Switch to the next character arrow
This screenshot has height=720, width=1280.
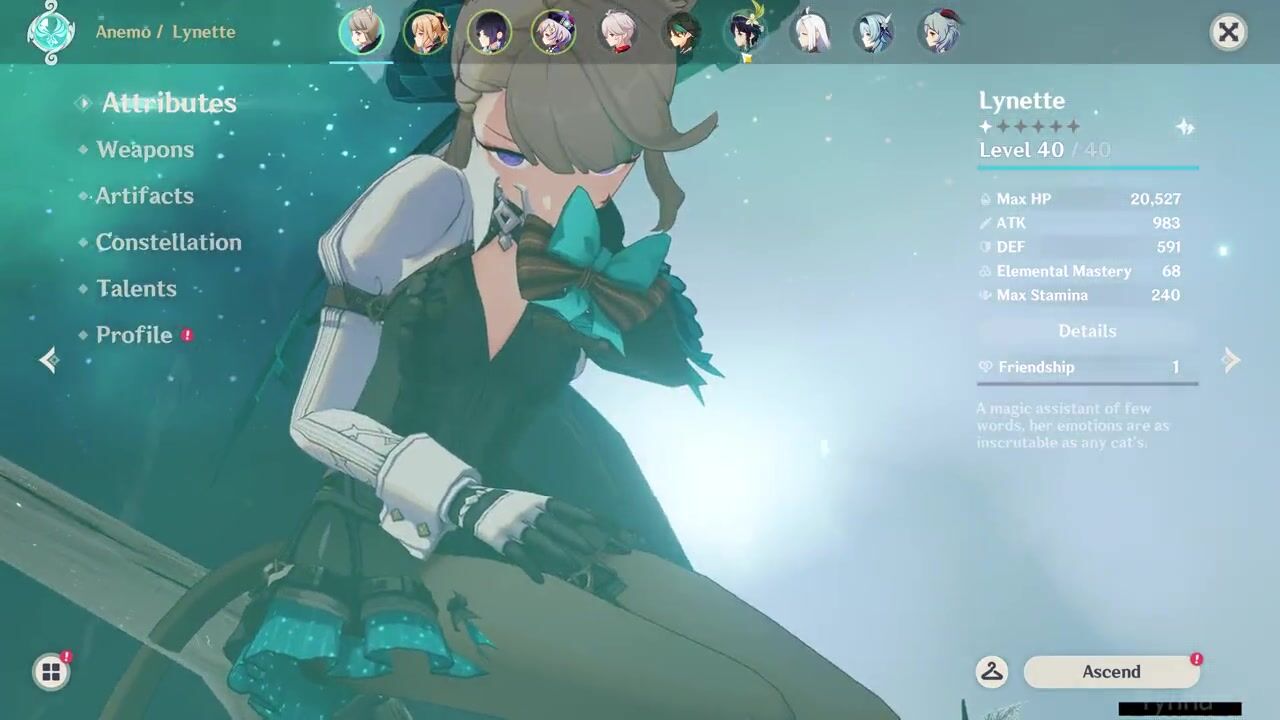coord(1232,360)
